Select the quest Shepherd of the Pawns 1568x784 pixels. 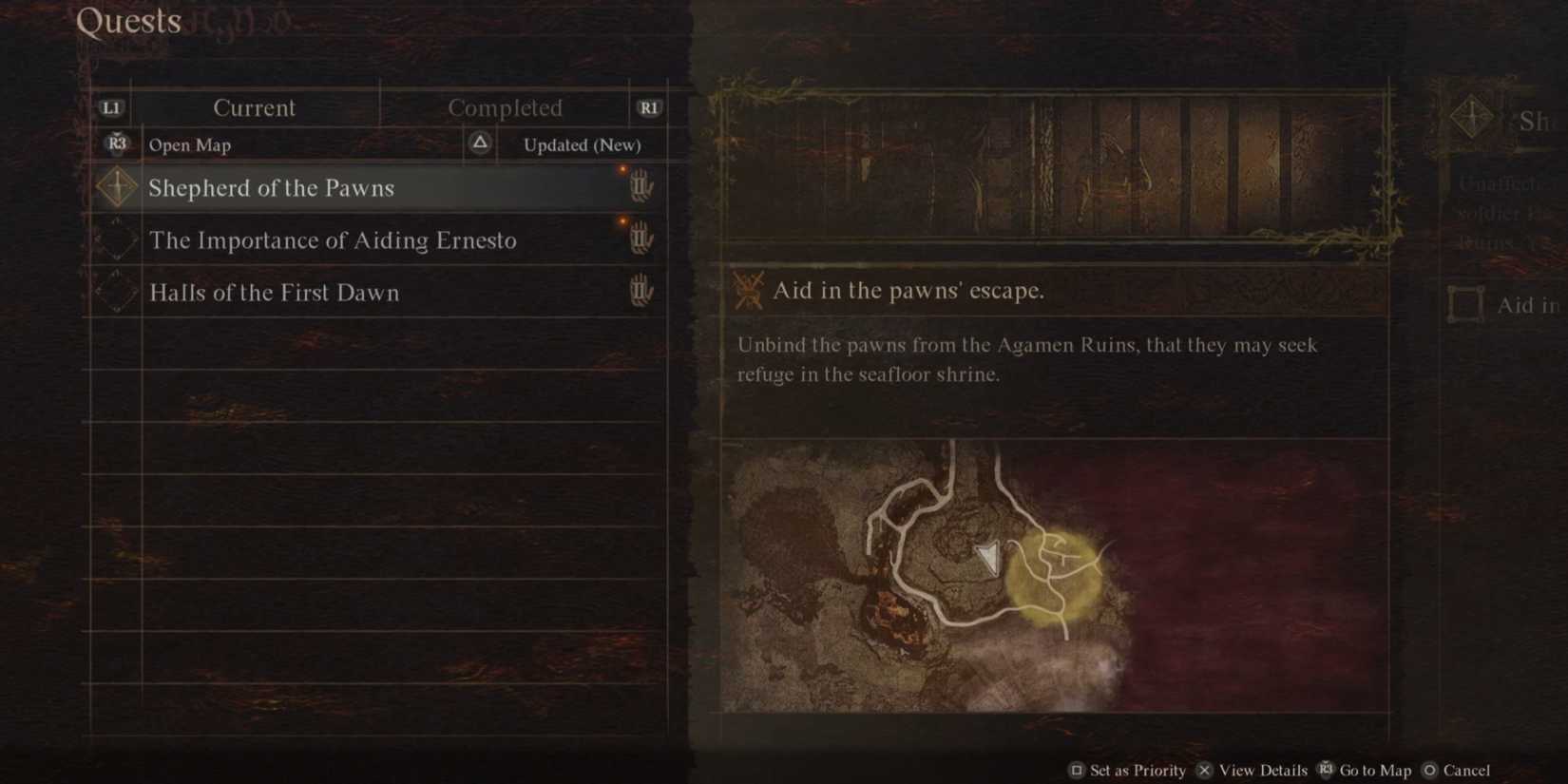coord(271,187)
